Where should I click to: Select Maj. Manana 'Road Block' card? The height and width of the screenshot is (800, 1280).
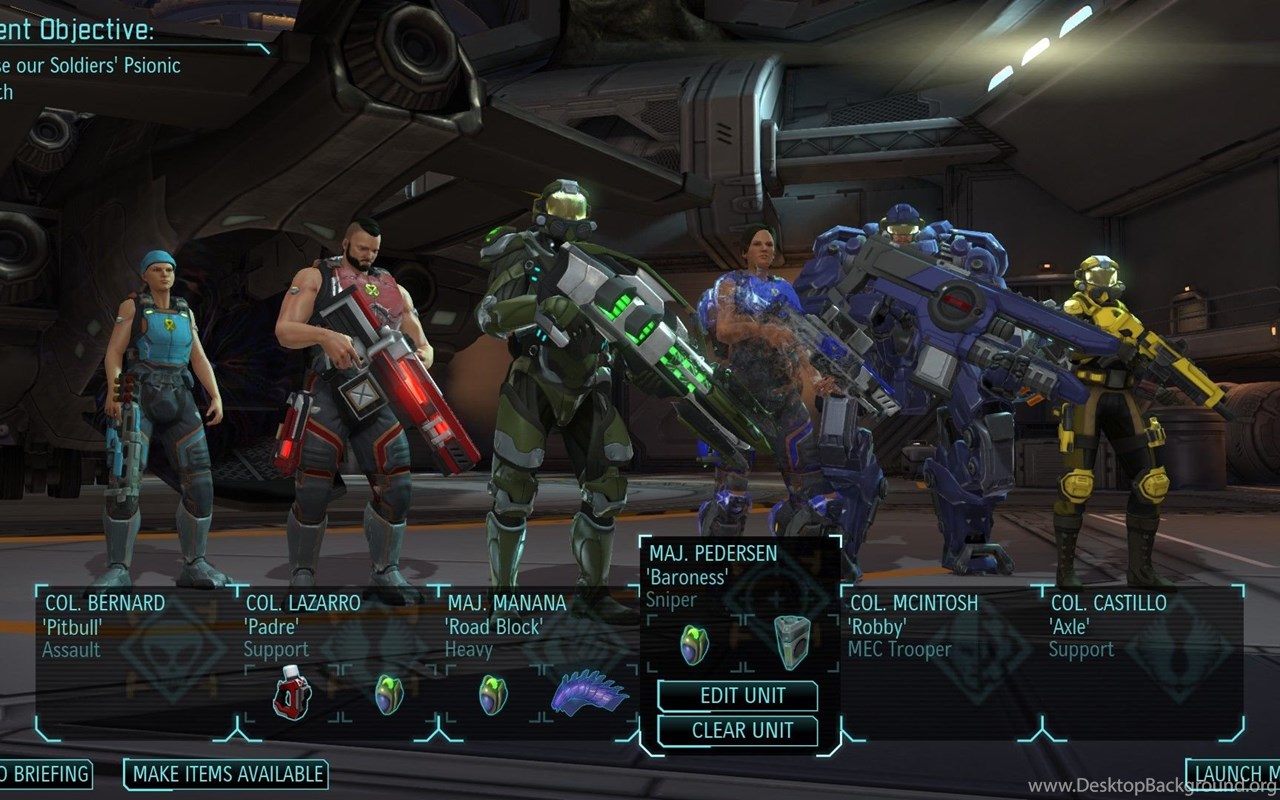[x=506, y=625]
